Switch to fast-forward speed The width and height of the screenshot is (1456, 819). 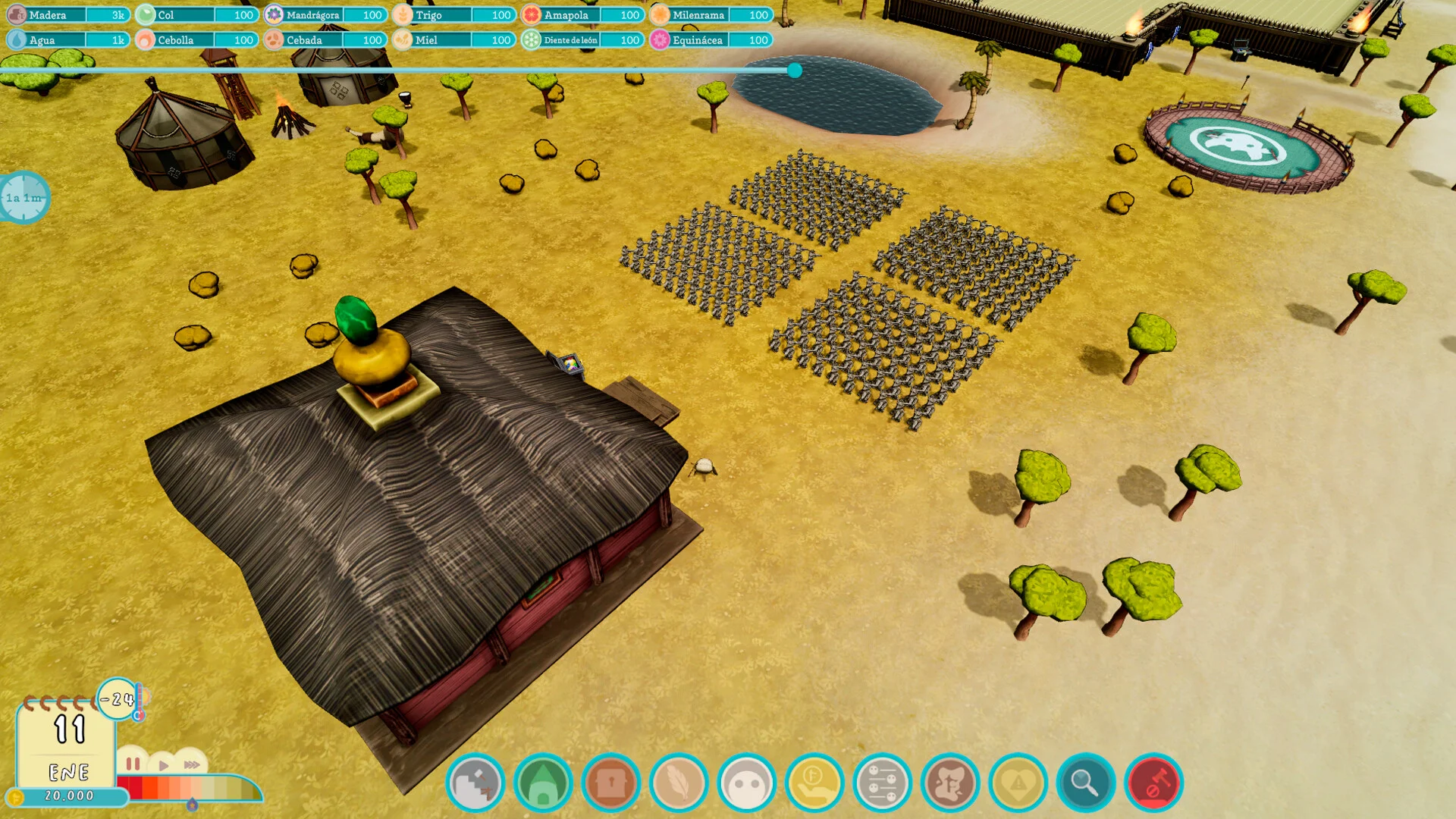click(x=192, y=764)
